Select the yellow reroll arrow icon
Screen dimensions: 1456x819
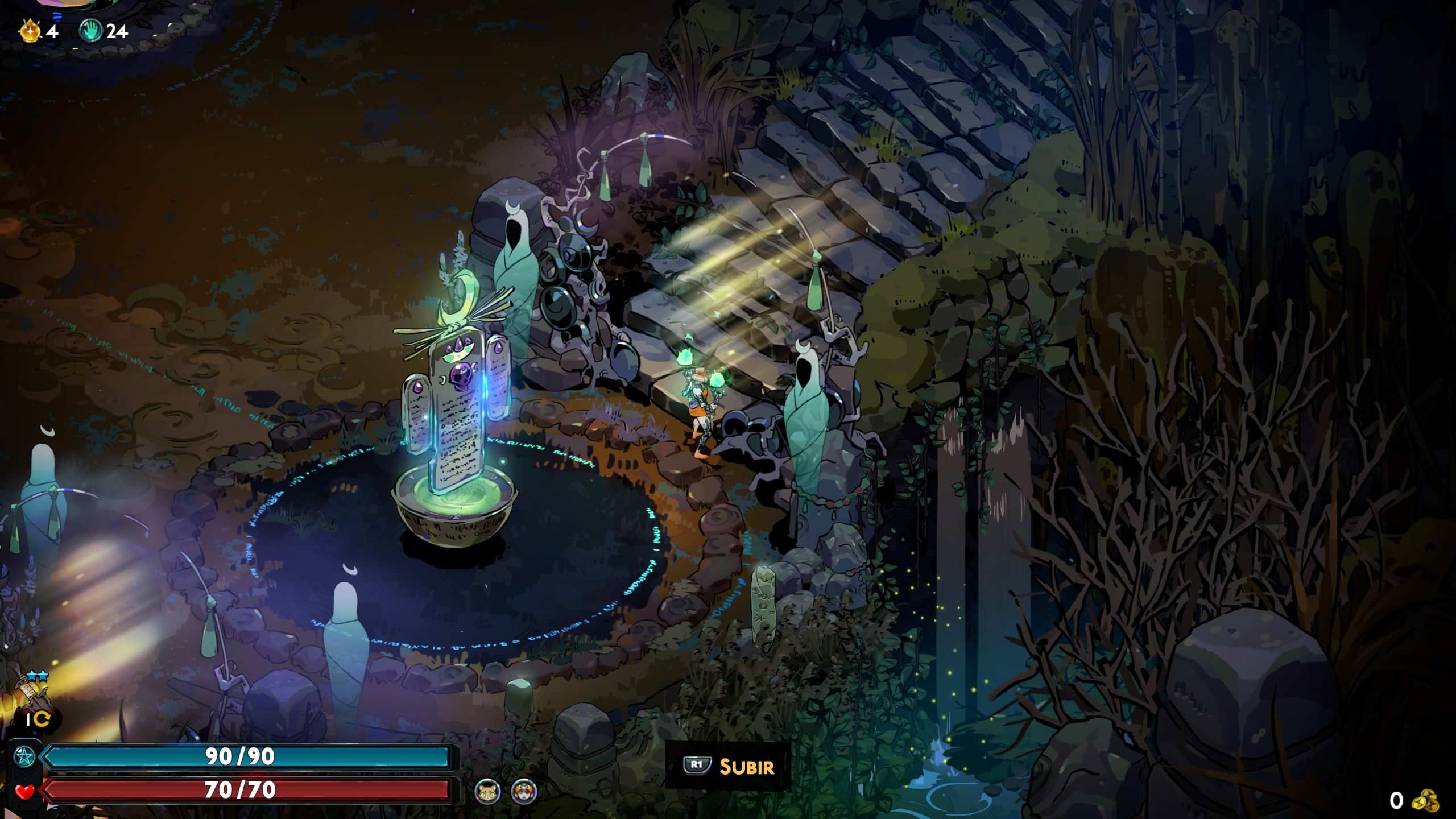pos(42,719)
